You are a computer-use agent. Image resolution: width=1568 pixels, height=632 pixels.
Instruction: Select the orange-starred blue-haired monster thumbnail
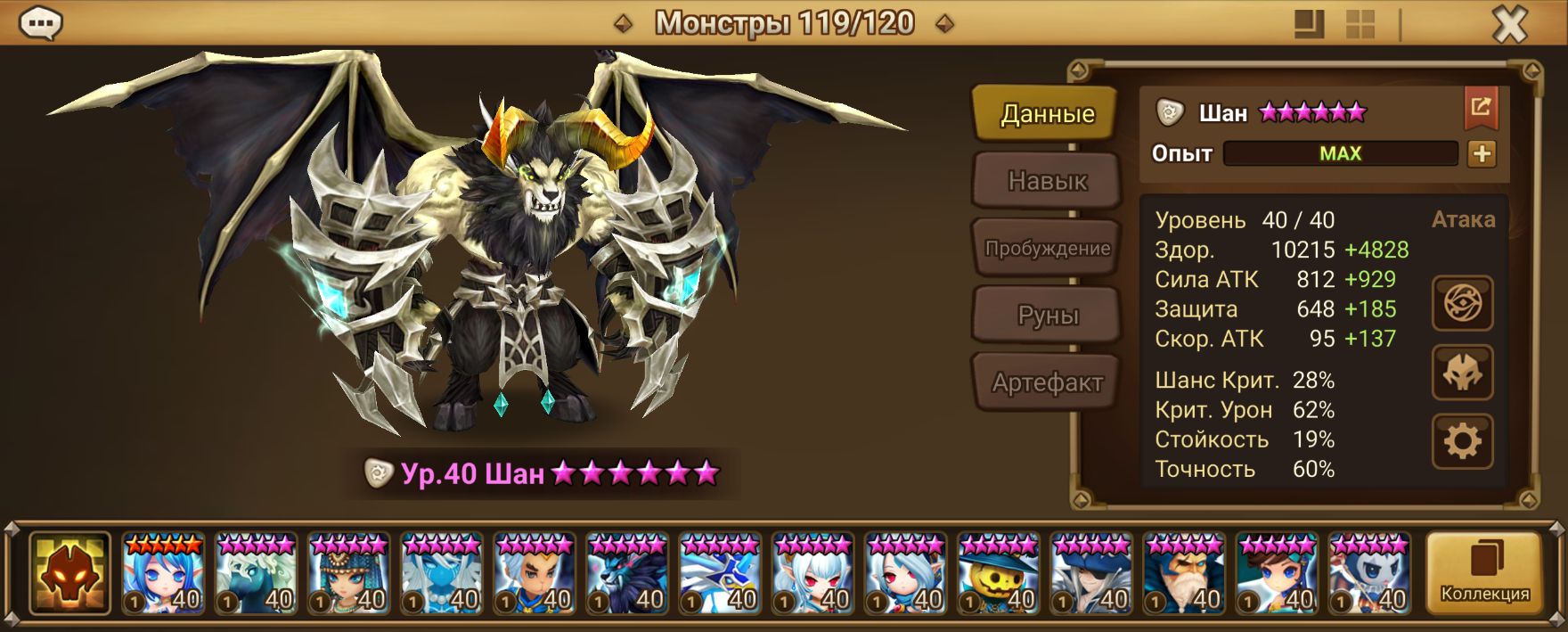(163, 574)
